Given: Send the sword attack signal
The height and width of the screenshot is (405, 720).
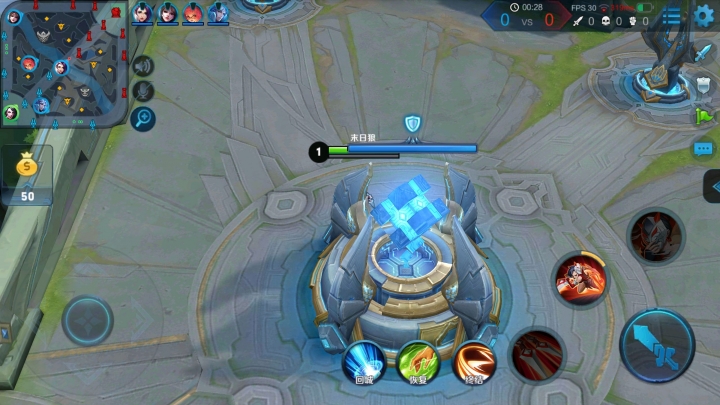Looking at the screenshot, I should (x=702, y=53).
